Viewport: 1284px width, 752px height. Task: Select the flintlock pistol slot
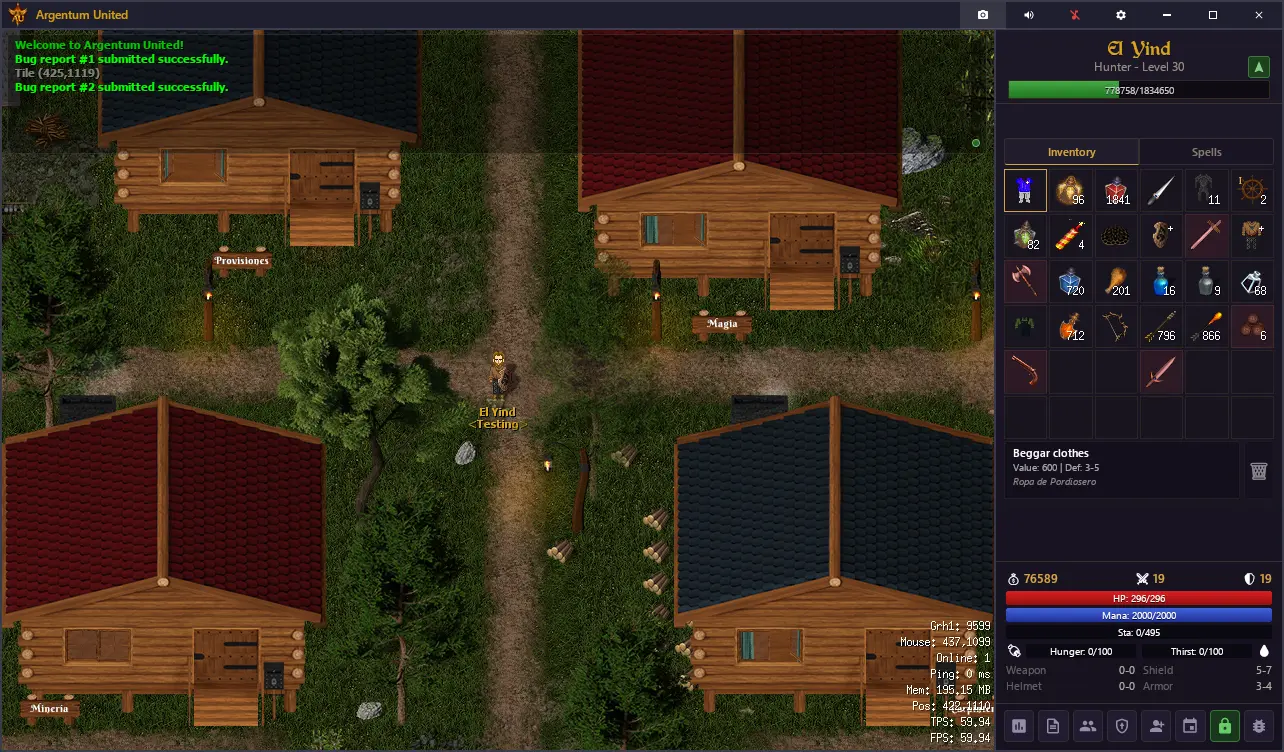click(x=1025, y=372)
